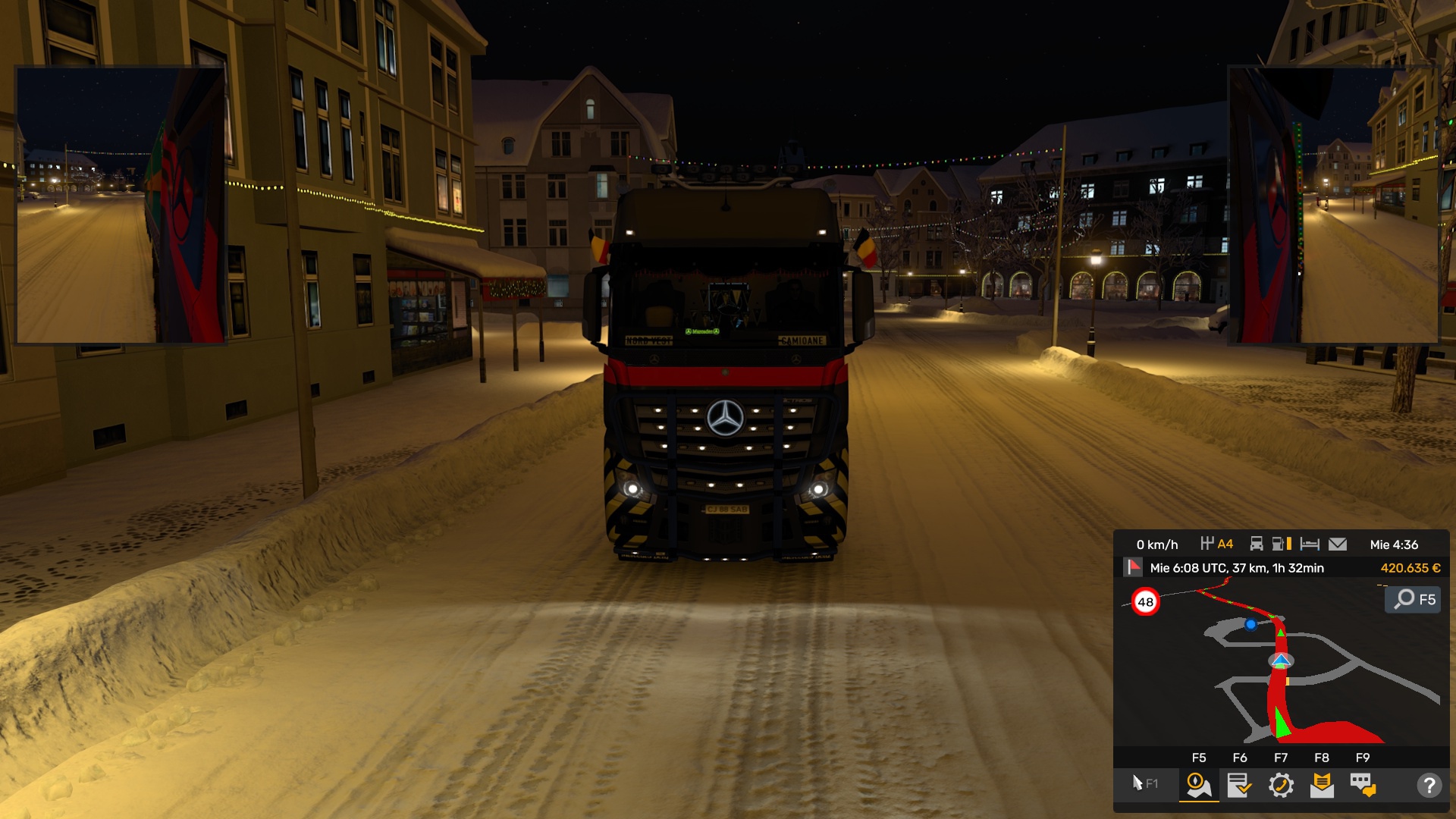Click the magnifier zoom button on the map
1456x819 pixels.
(1413, 599)
